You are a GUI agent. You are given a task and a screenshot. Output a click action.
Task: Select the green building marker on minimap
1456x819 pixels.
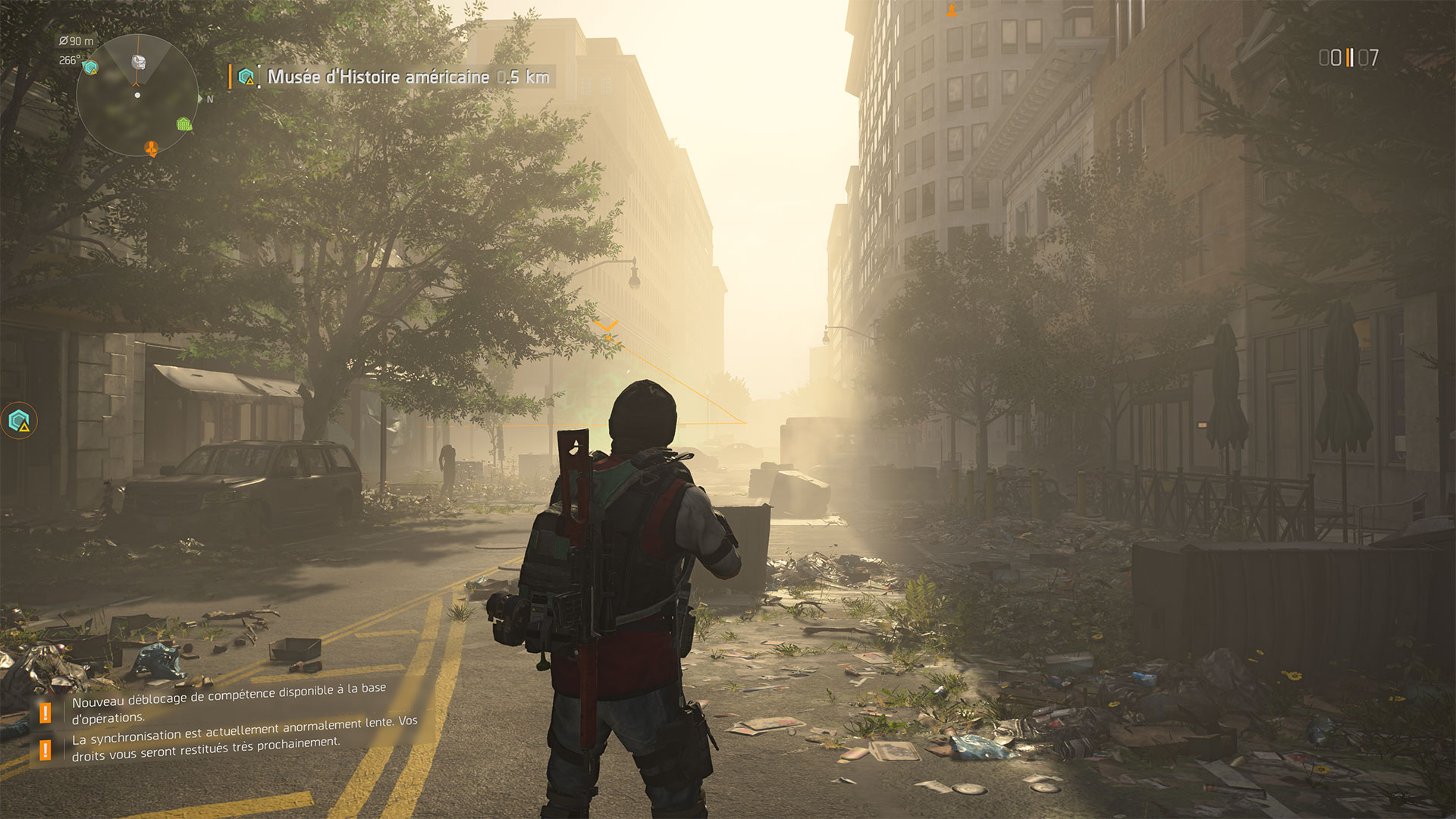[184, 124]
